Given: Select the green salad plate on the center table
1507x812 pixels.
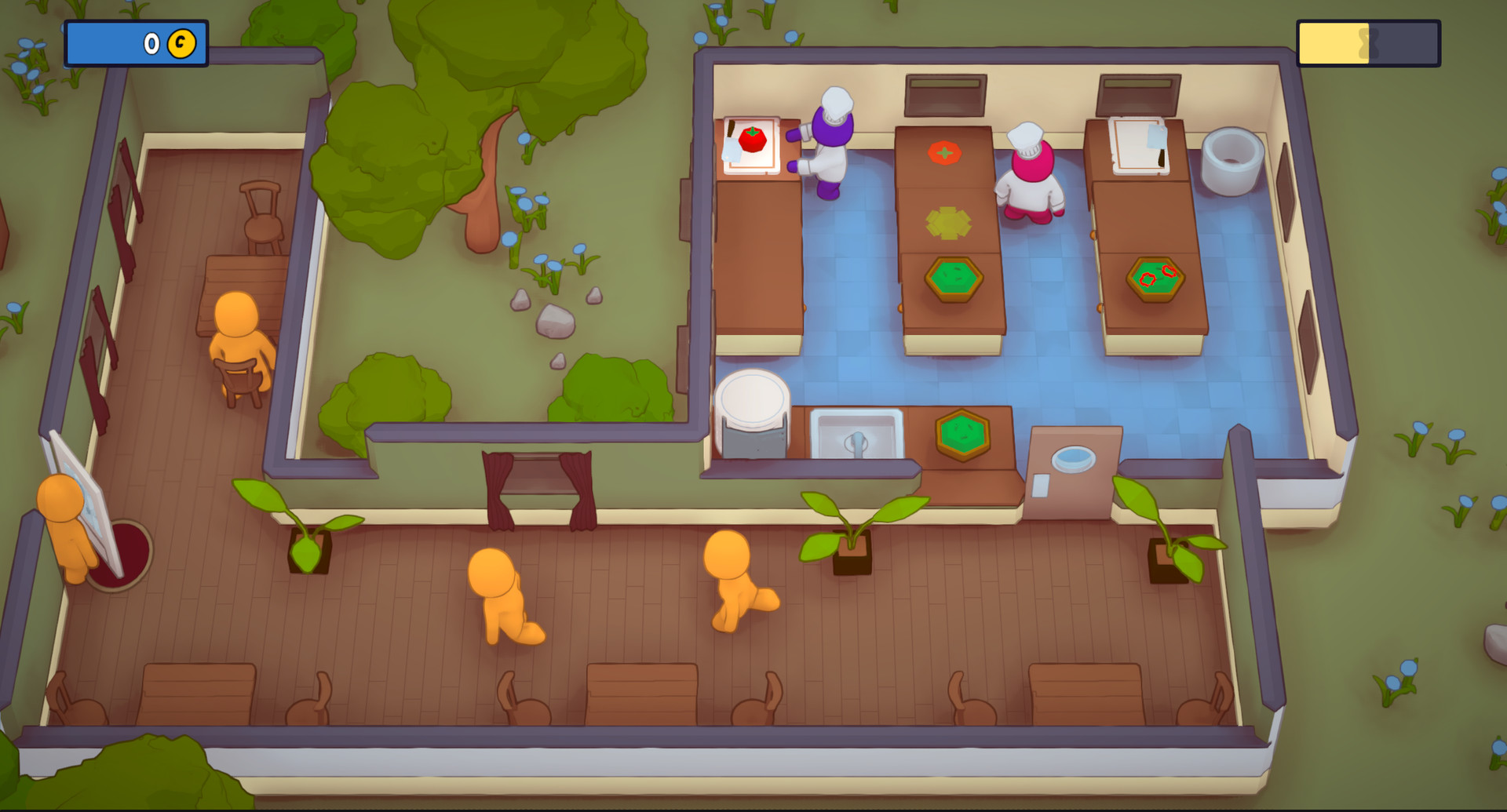Looking at the screenshot, I should 952,277.
